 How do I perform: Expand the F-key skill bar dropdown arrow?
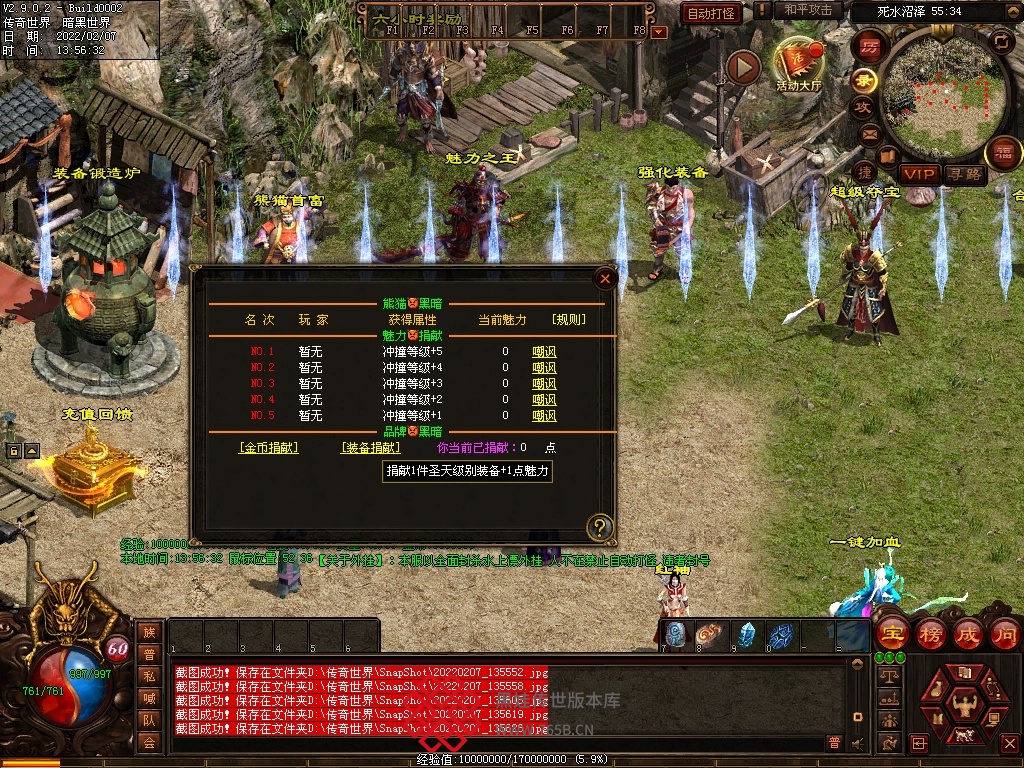(x=658, y=32)
